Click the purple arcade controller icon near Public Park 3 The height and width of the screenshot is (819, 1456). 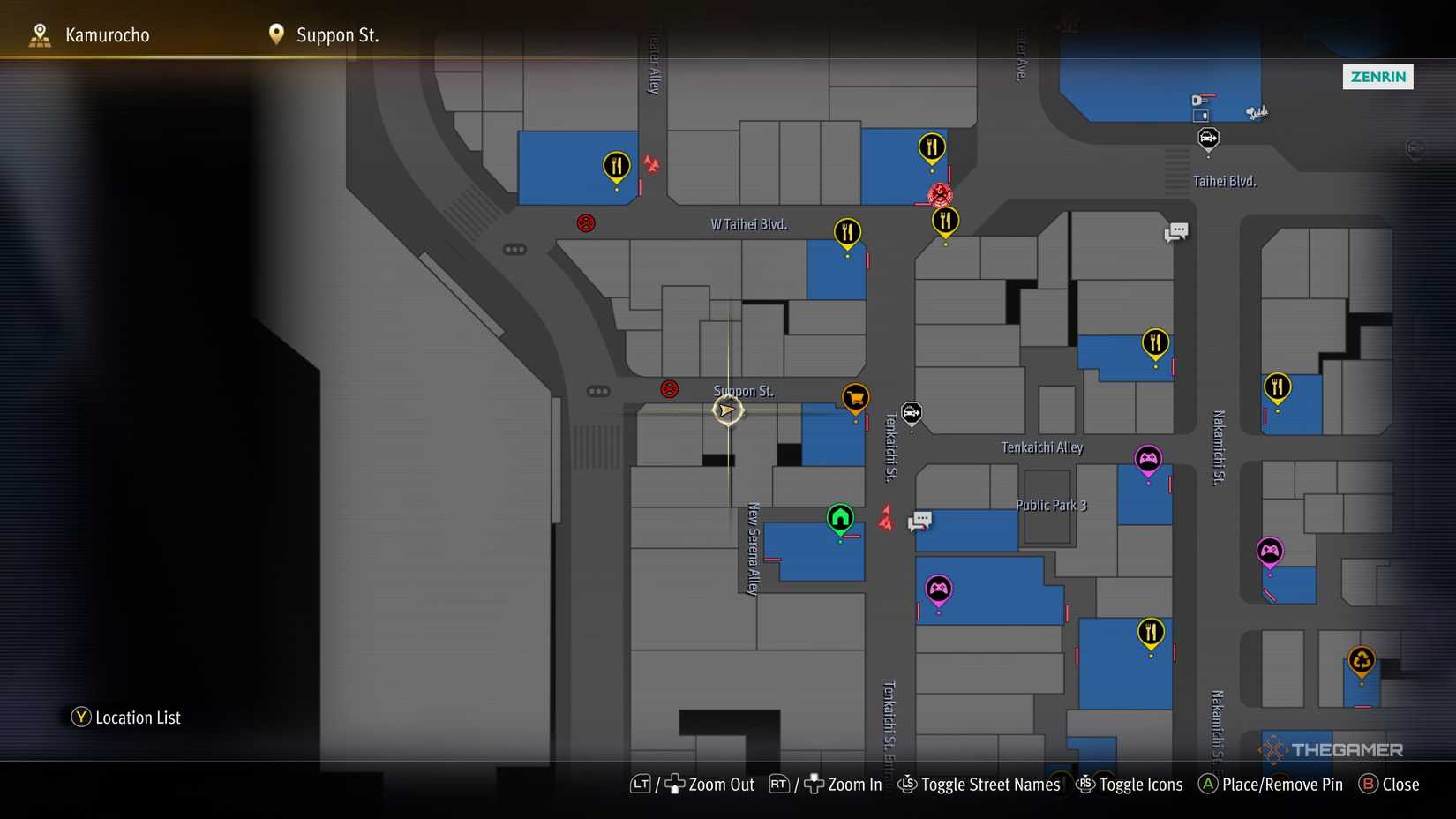coord(938,587)
